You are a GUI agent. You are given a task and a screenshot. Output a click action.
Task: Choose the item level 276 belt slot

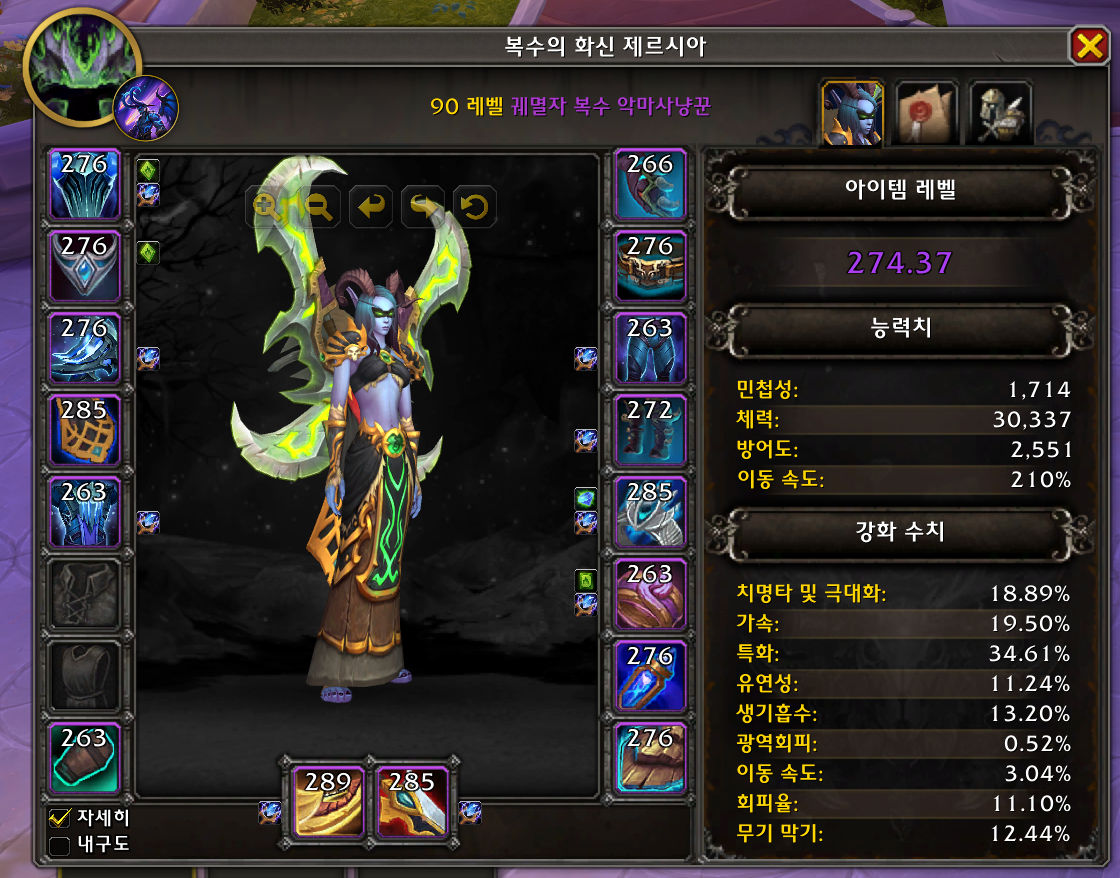coord(650,266)
